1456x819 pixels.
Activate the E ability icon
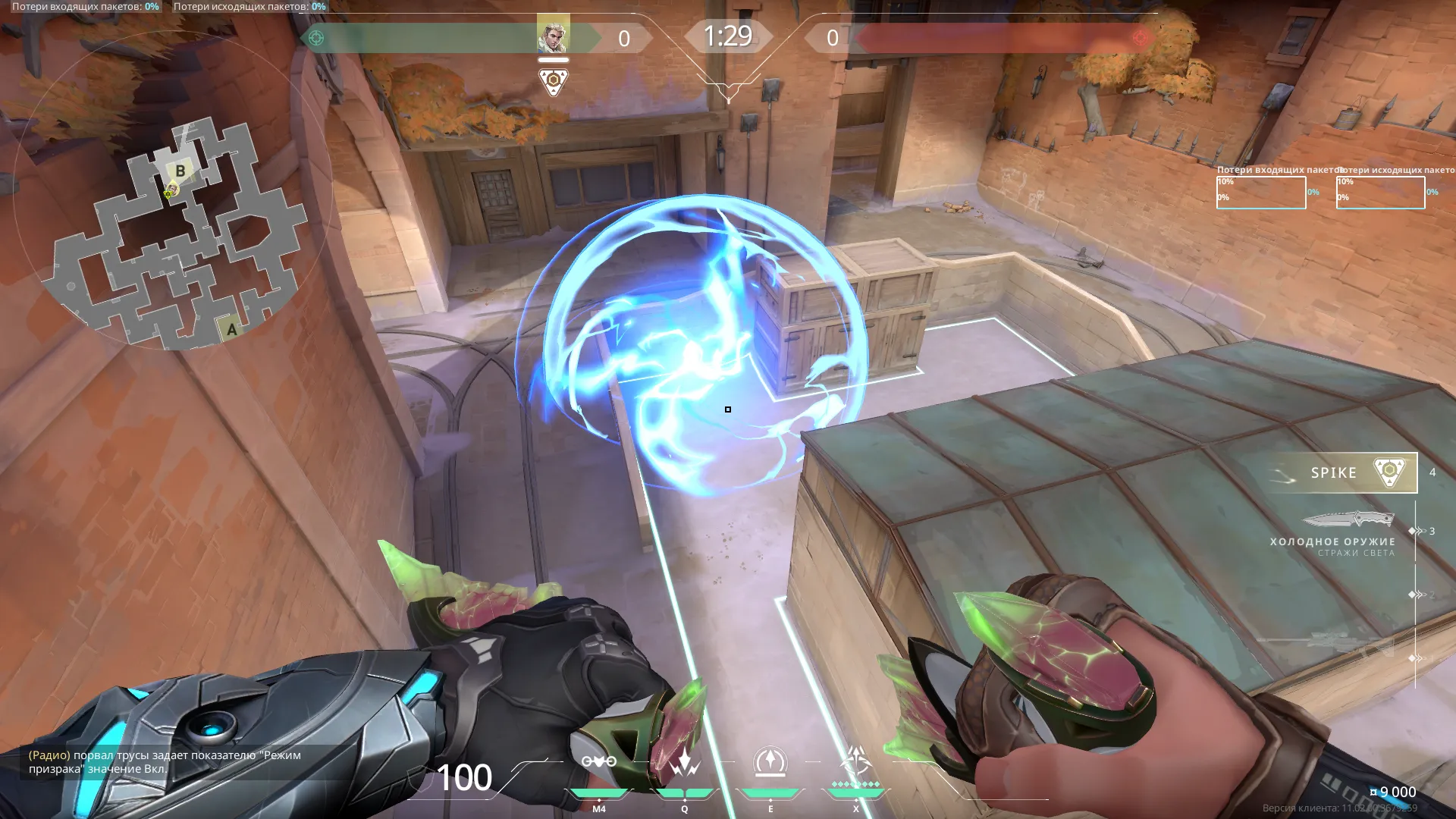[770, 762]
